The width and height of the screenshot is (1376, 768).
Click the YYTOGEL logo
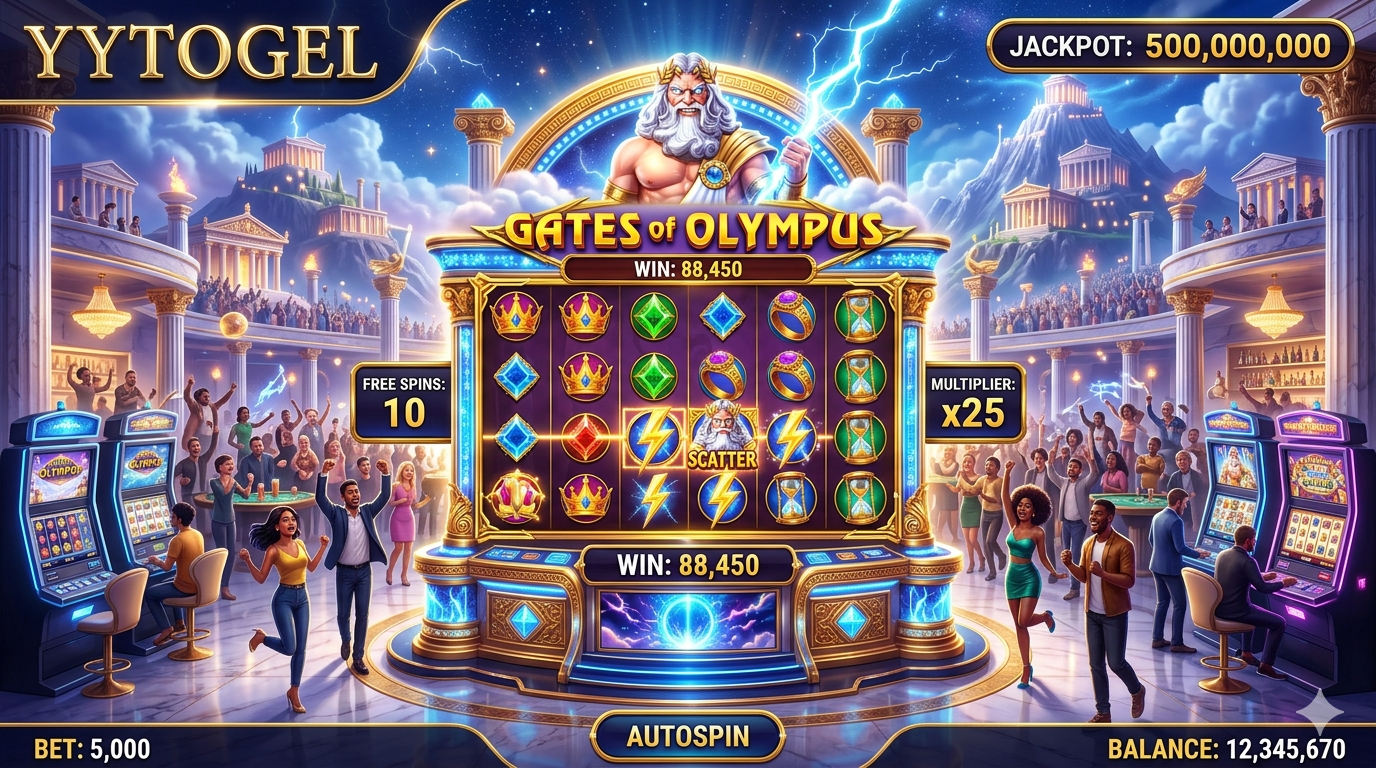201,51
